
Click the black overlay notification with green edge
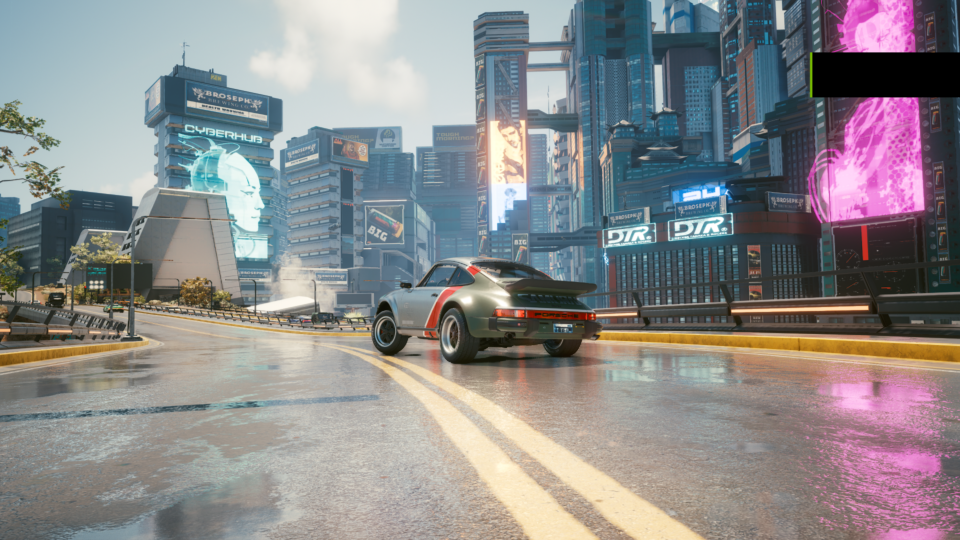coord(885,75)
